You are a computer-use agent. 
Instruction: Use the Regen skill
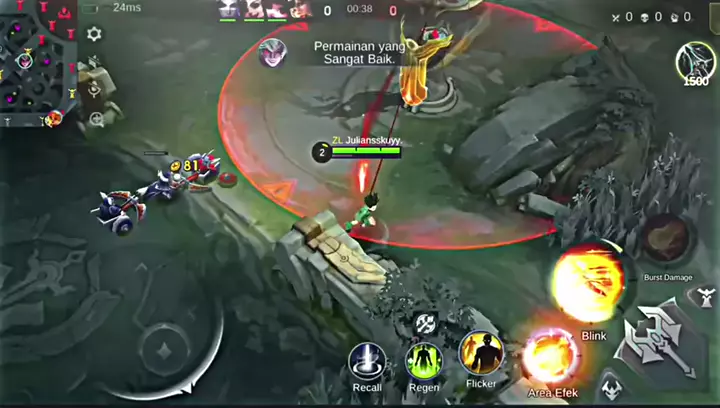424,360
